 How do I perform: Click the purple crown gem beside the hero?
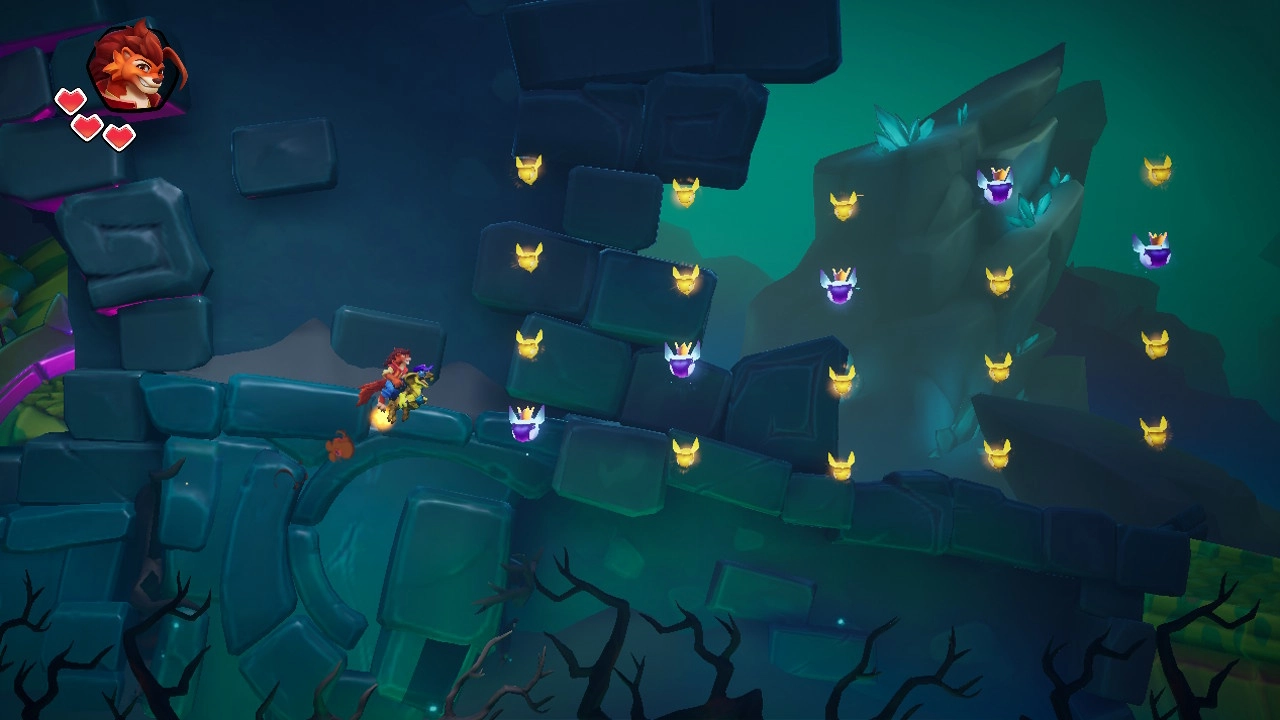(x=527, y=420)
